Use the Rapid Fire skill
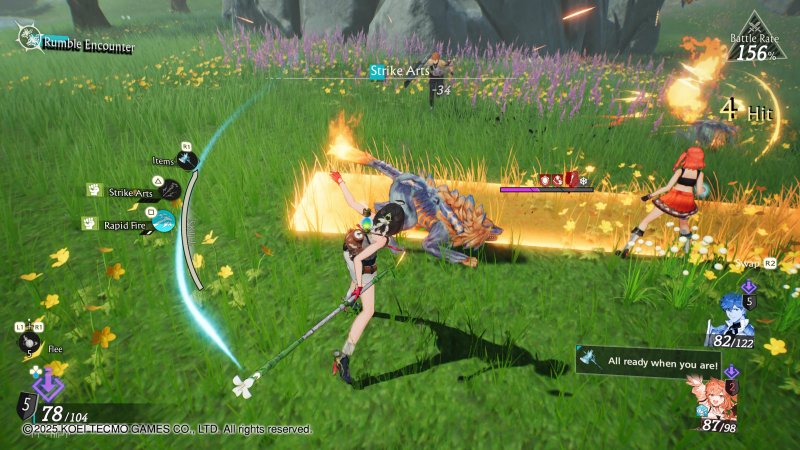 coord(163,222)
